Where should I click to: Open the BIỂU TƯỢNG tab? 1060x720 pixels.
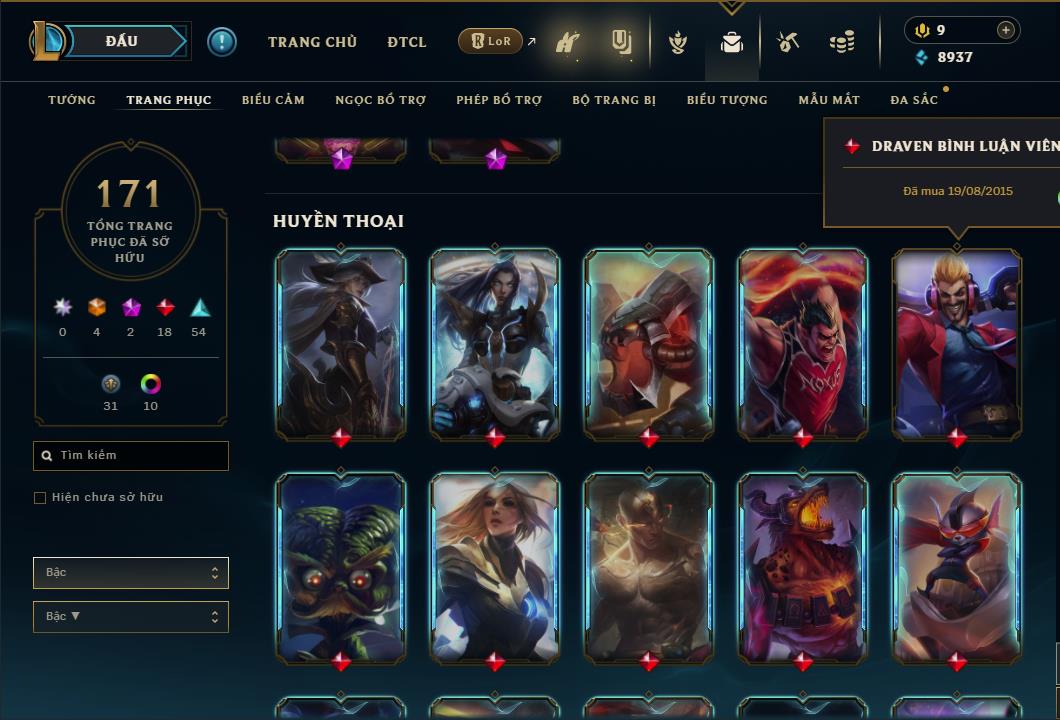click(727, 100)
